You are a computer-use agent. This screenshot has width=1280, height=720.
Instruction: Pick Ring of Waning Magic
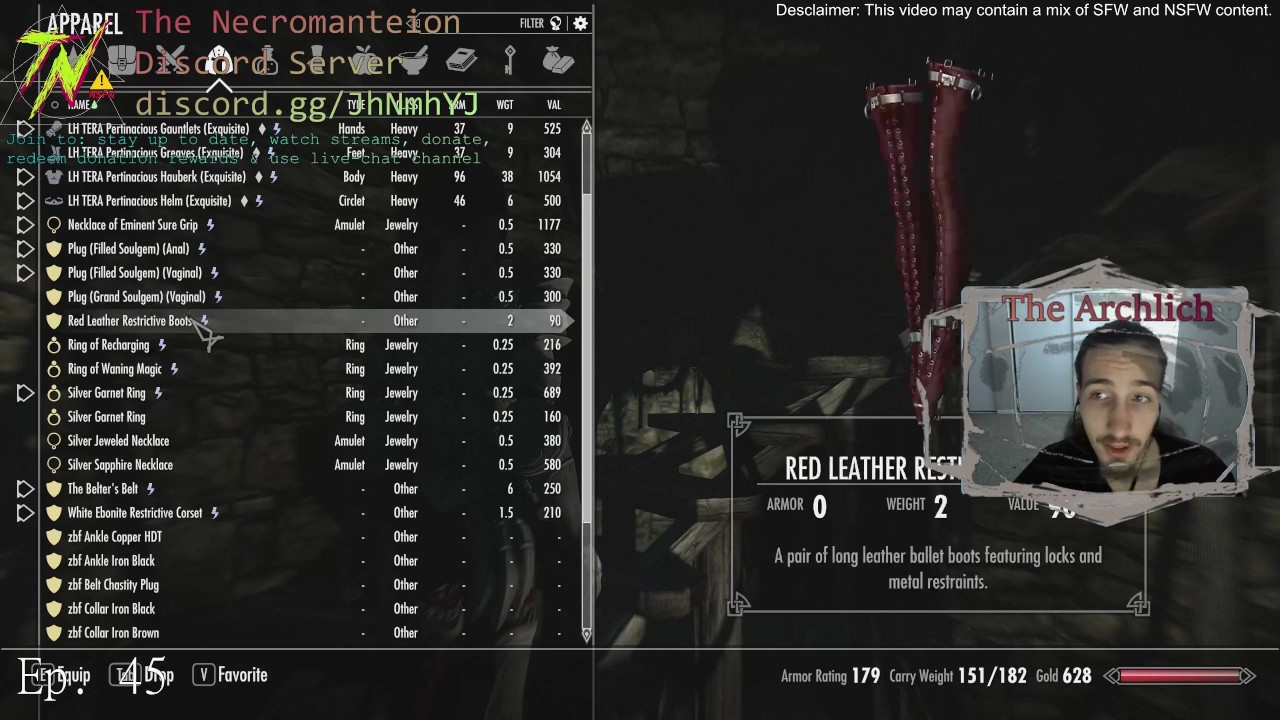(114, 369)
